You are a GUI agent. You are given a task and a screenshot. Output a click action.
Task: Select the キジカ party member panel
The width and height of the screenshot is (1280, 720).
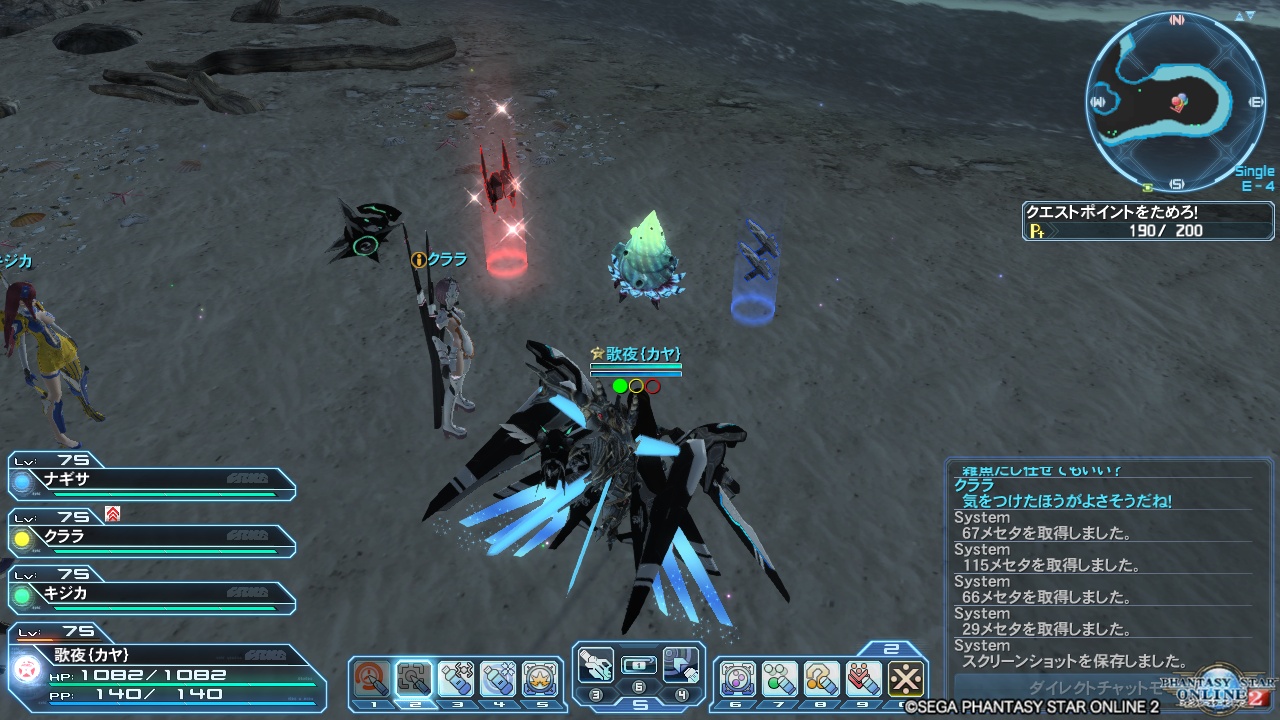pyautogui.click(x=150, y=593)
